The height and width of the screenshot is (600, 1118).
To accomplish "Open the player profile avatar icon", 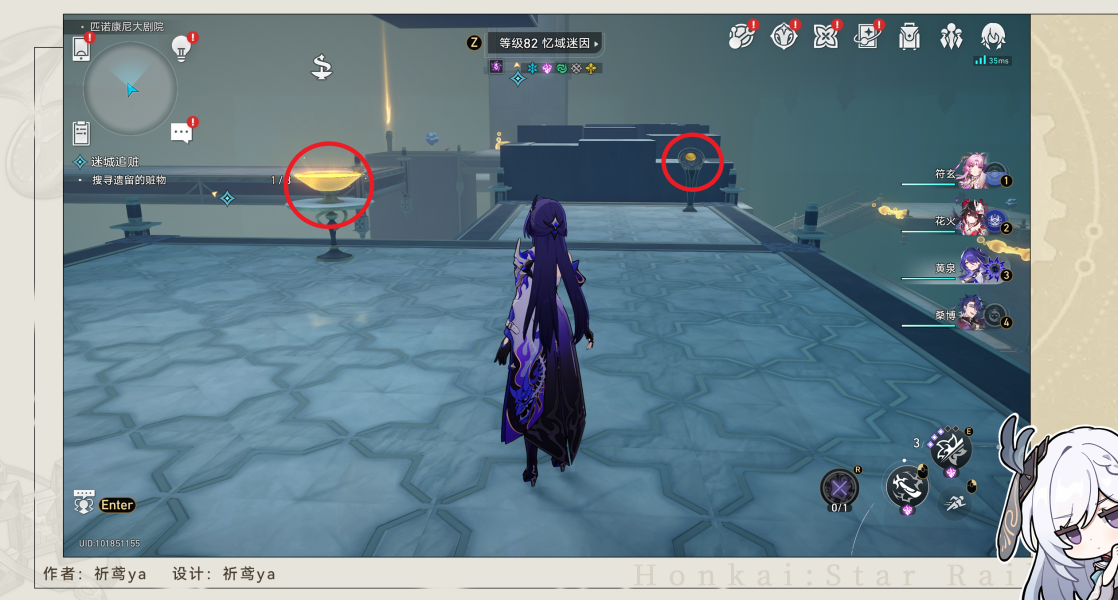I will point(993,37).
